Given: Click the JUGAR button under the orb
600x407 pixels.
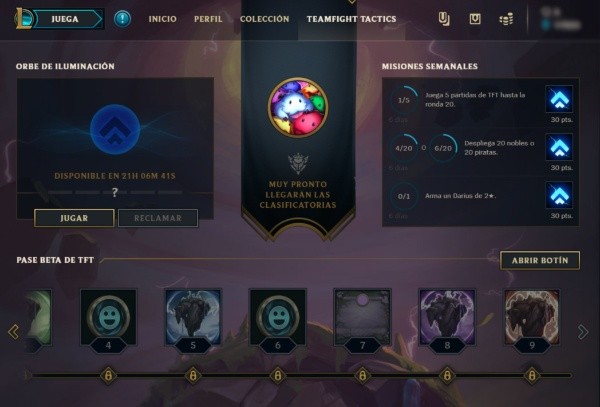Looking at the screenshot, I should [x=73, y=218].
